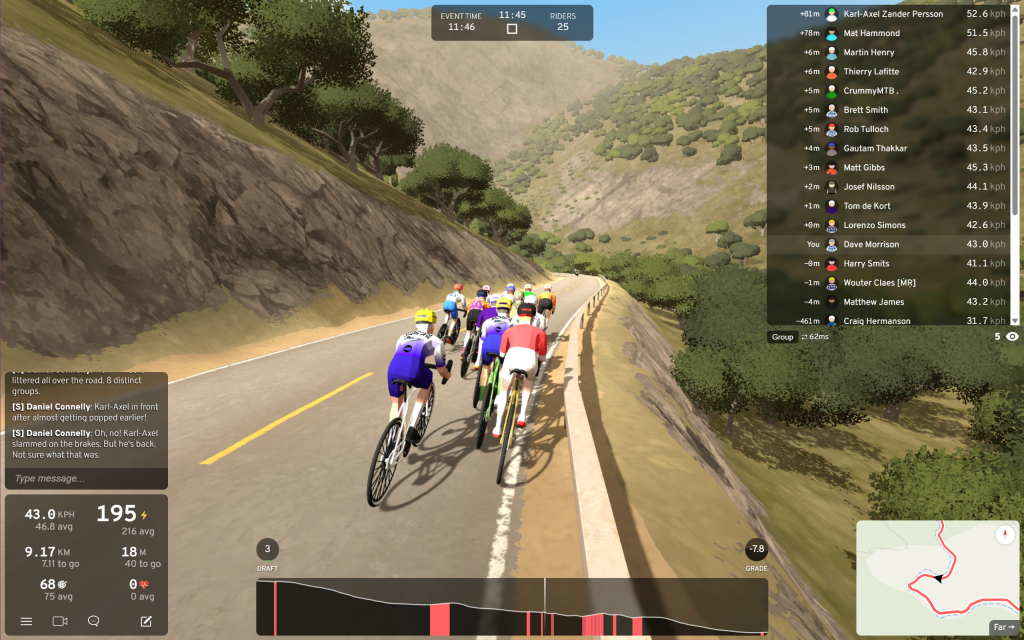Click the rider list scrollbar down arrow
The height and width of the screenshot is (640, 1024).
pos(1015,320)
